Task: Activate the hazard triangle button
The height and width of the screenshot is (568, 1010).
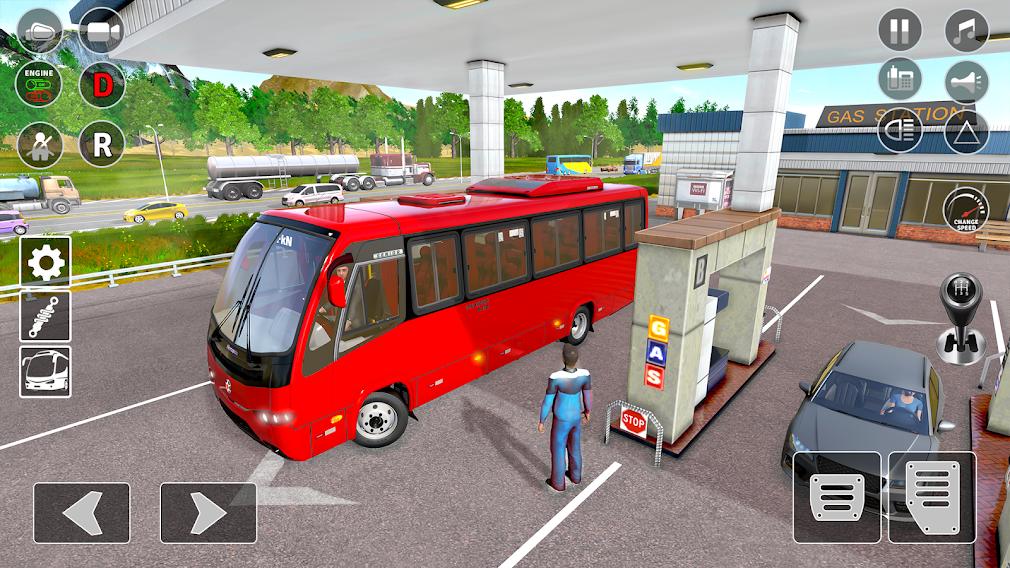Action: [x=966, y=131]
